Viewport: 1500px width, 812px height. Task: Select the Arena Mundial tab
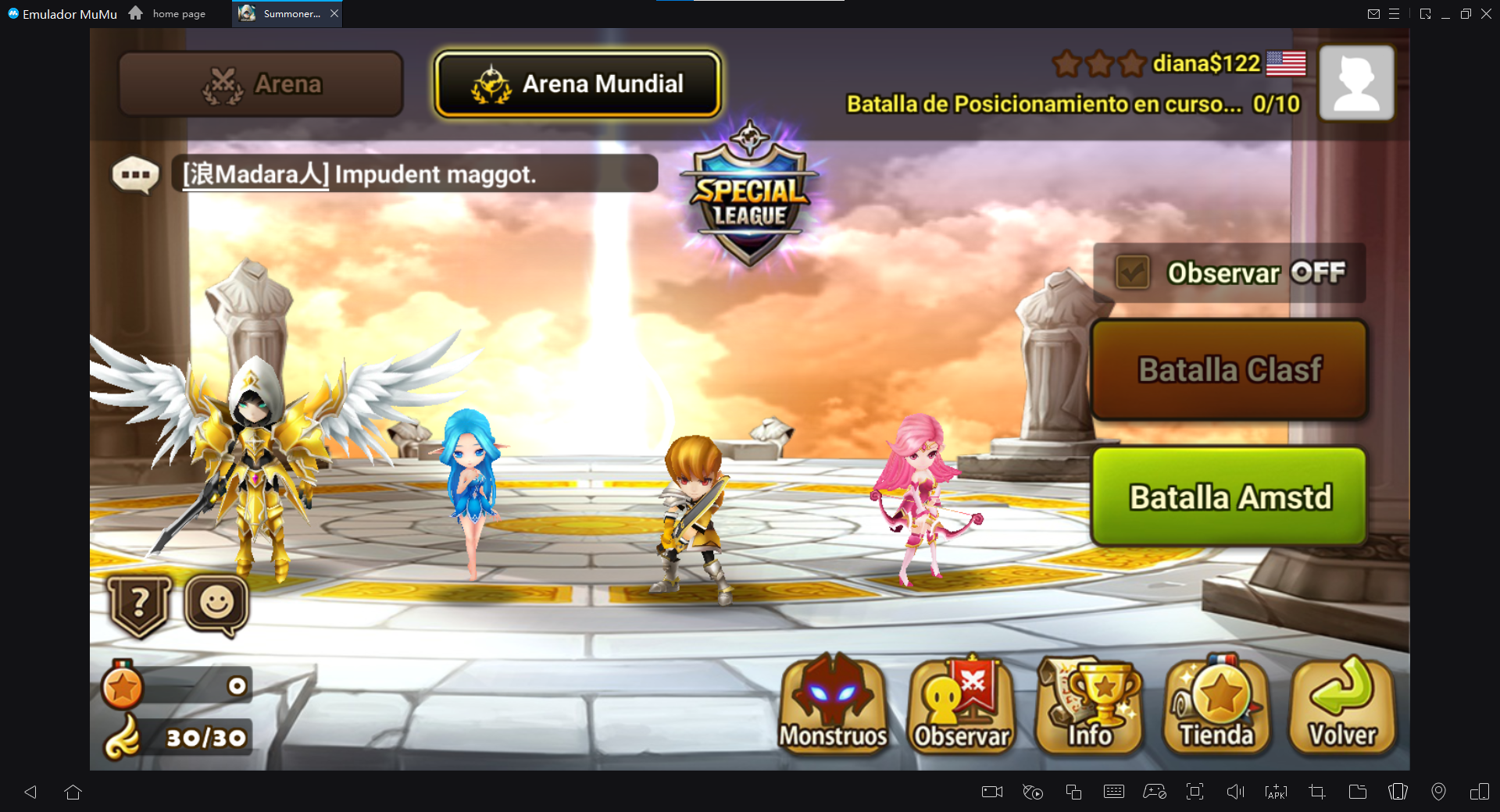(x=577, y=84)
